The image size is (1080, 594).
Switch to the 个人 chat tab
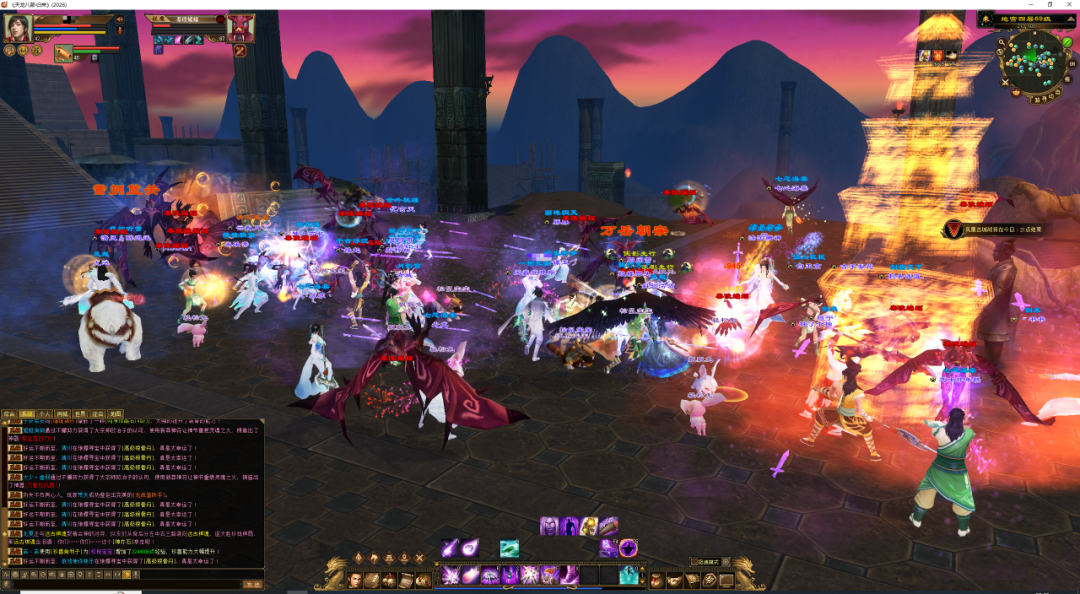(44, 413)
